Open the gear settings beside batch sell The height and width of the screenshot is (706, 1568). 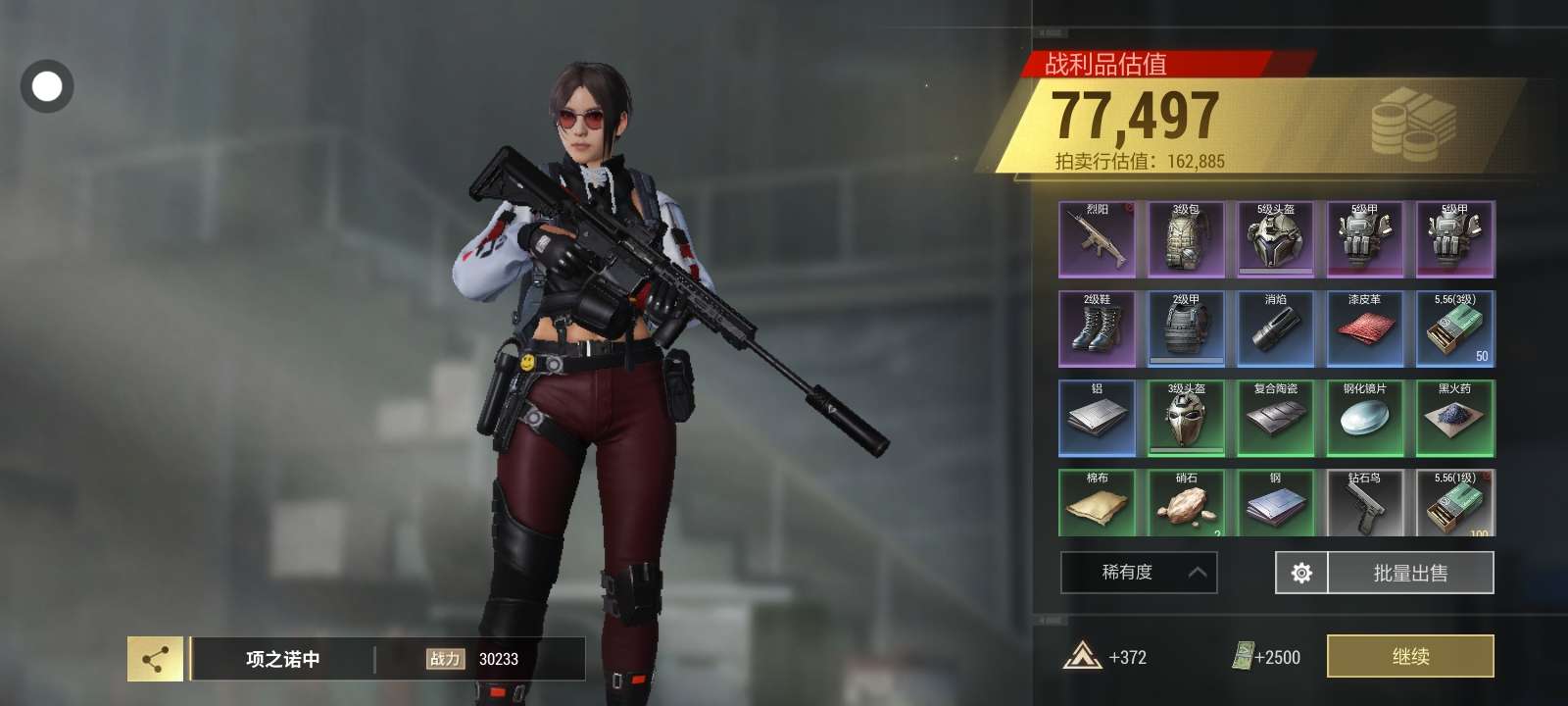1301,573
